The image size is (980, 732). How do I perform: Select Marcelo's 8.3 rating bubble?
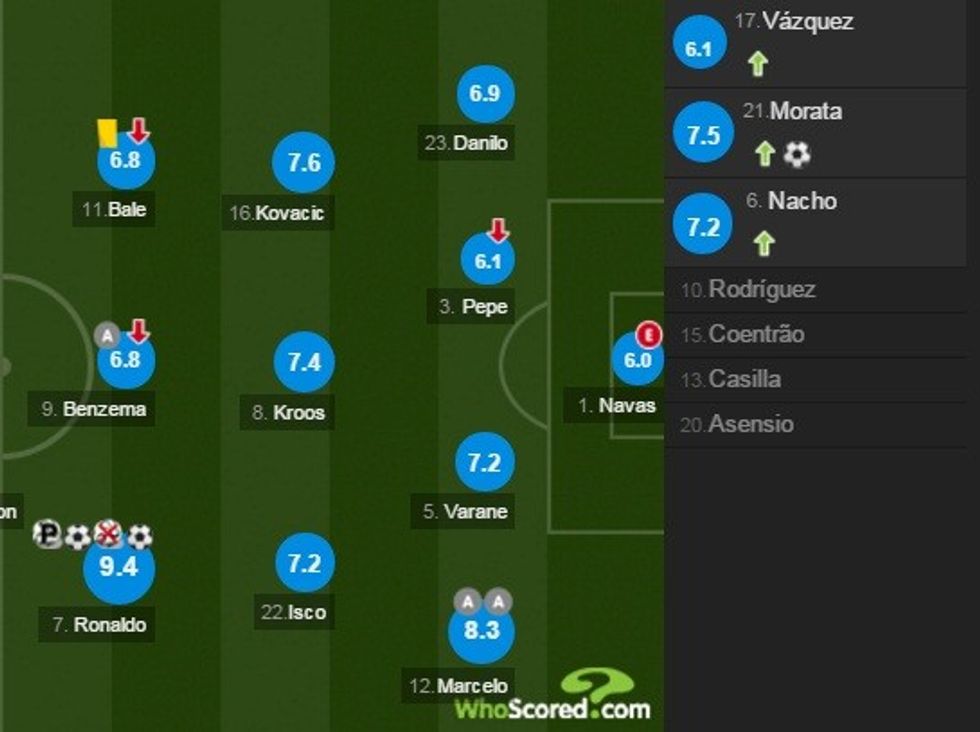(481, 631)
